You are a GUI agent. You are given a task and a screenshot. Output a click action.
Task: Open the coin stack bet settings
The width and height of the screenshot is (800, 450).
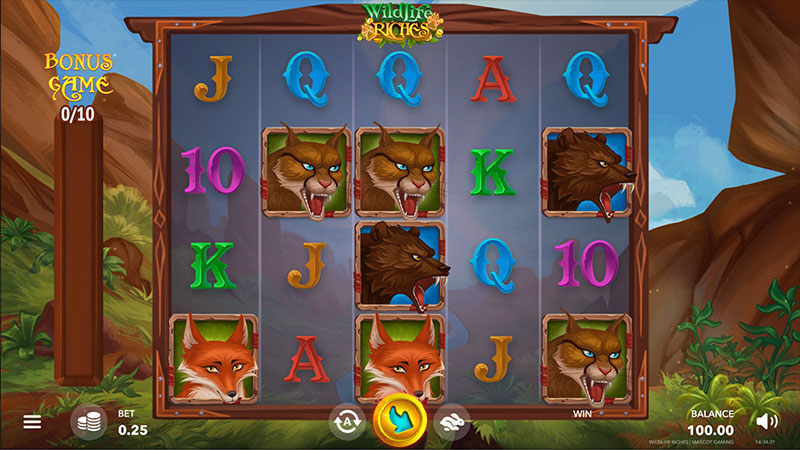(x=88, y=422)
